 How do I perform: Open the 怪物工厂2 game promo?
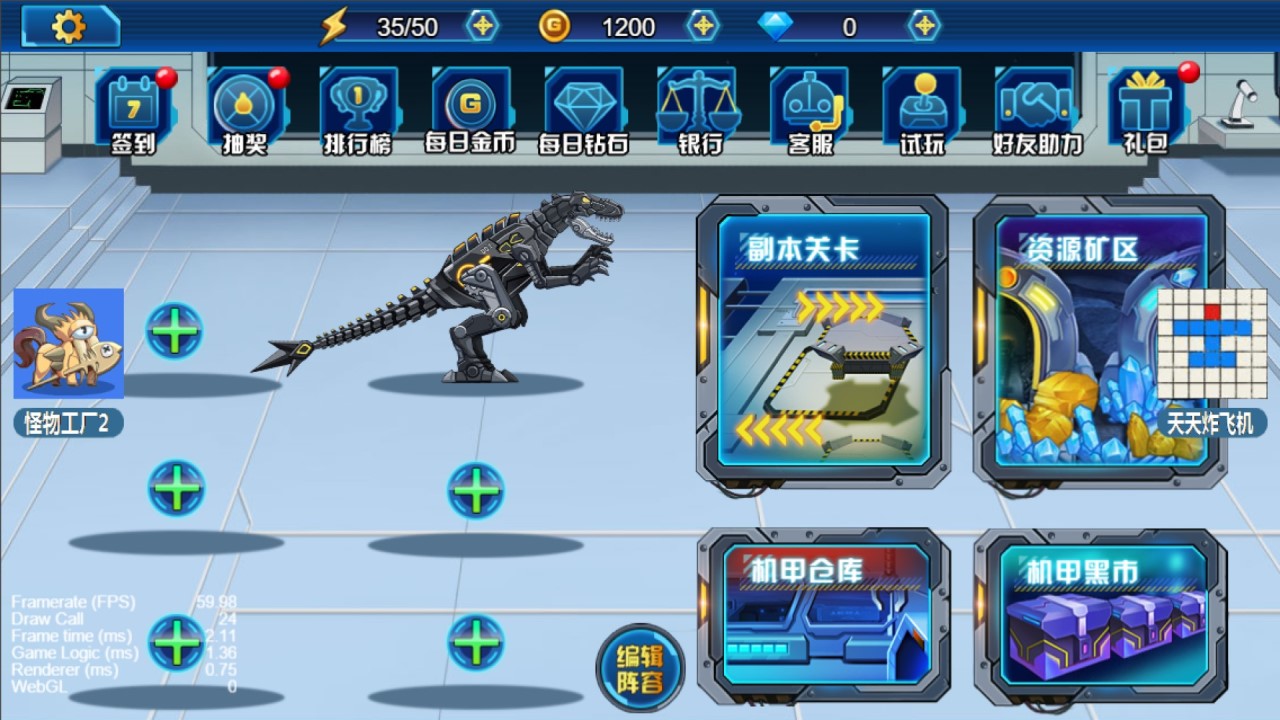[68, 360]
